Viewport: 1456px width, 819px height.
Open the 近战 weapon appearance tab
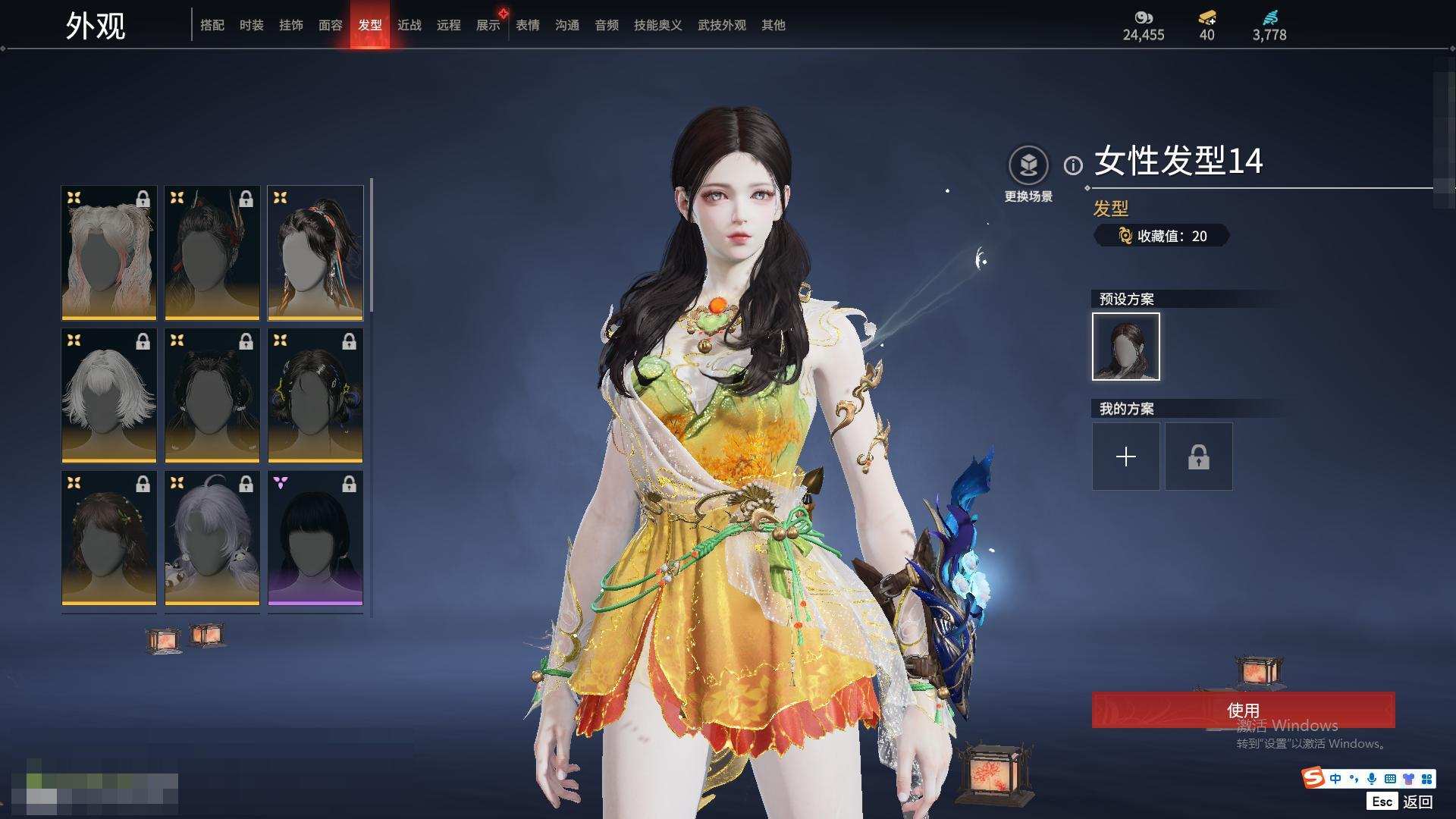coord(409,25)
